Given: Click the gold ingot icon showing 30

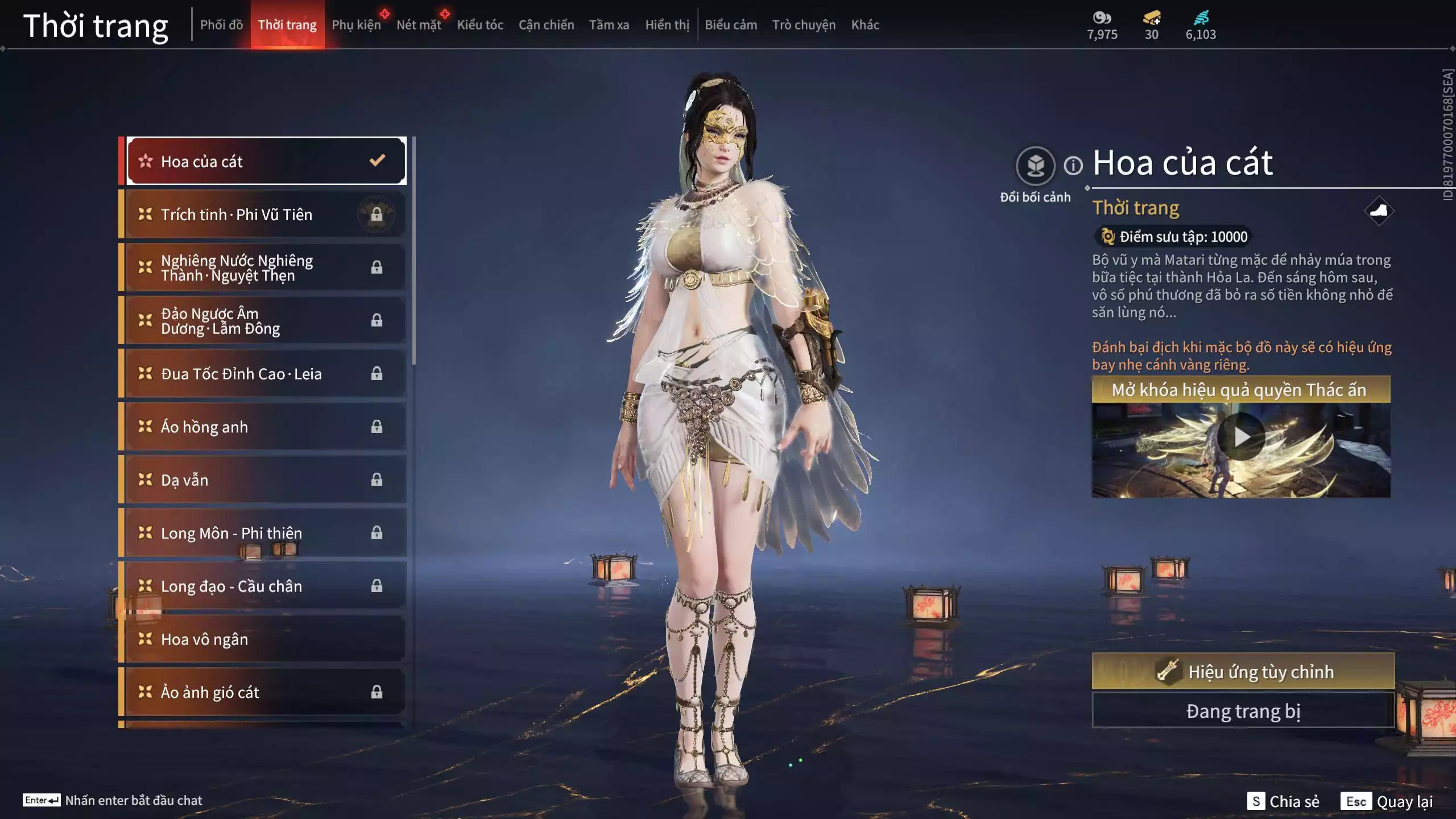Looking at the screenshot, I should coord(1151,17).
